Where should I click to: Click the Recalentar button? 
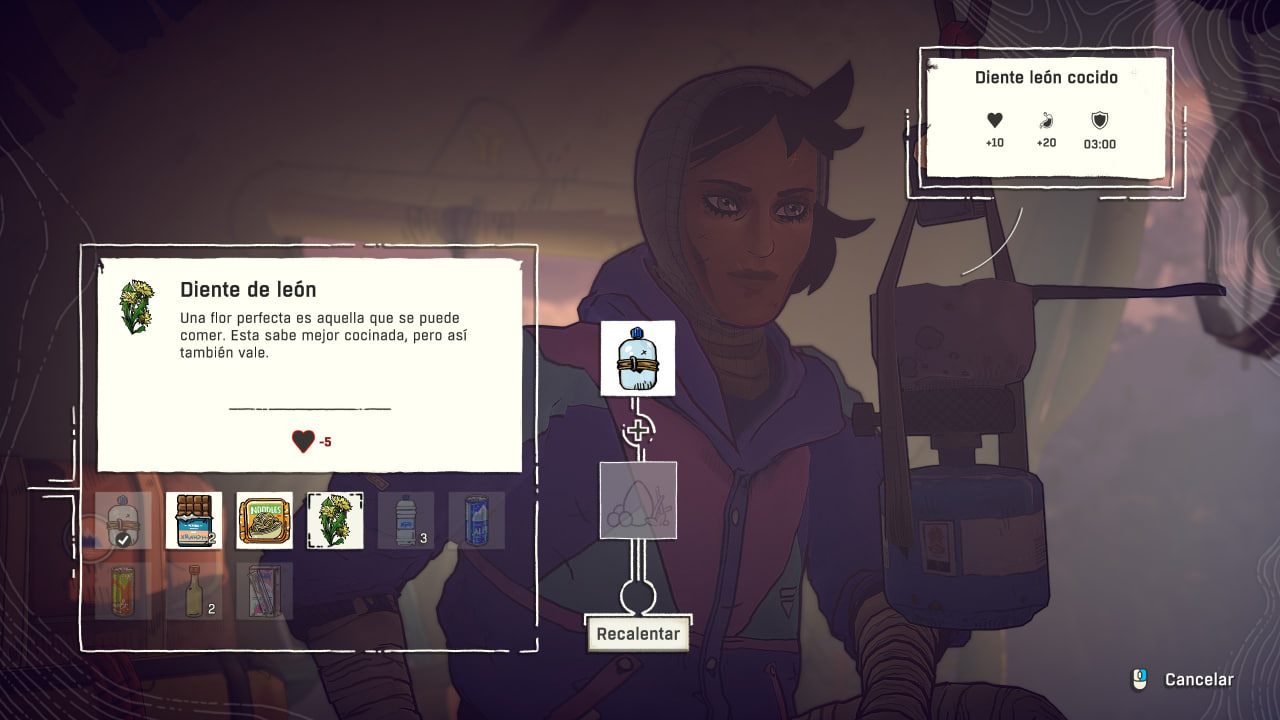638,634
